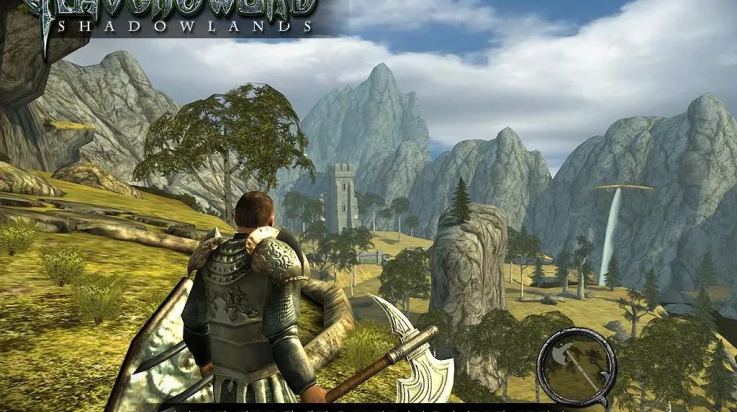Select the equipped axe weapon icon
This screenshot has width=737, height=412.
click(575, 366)
